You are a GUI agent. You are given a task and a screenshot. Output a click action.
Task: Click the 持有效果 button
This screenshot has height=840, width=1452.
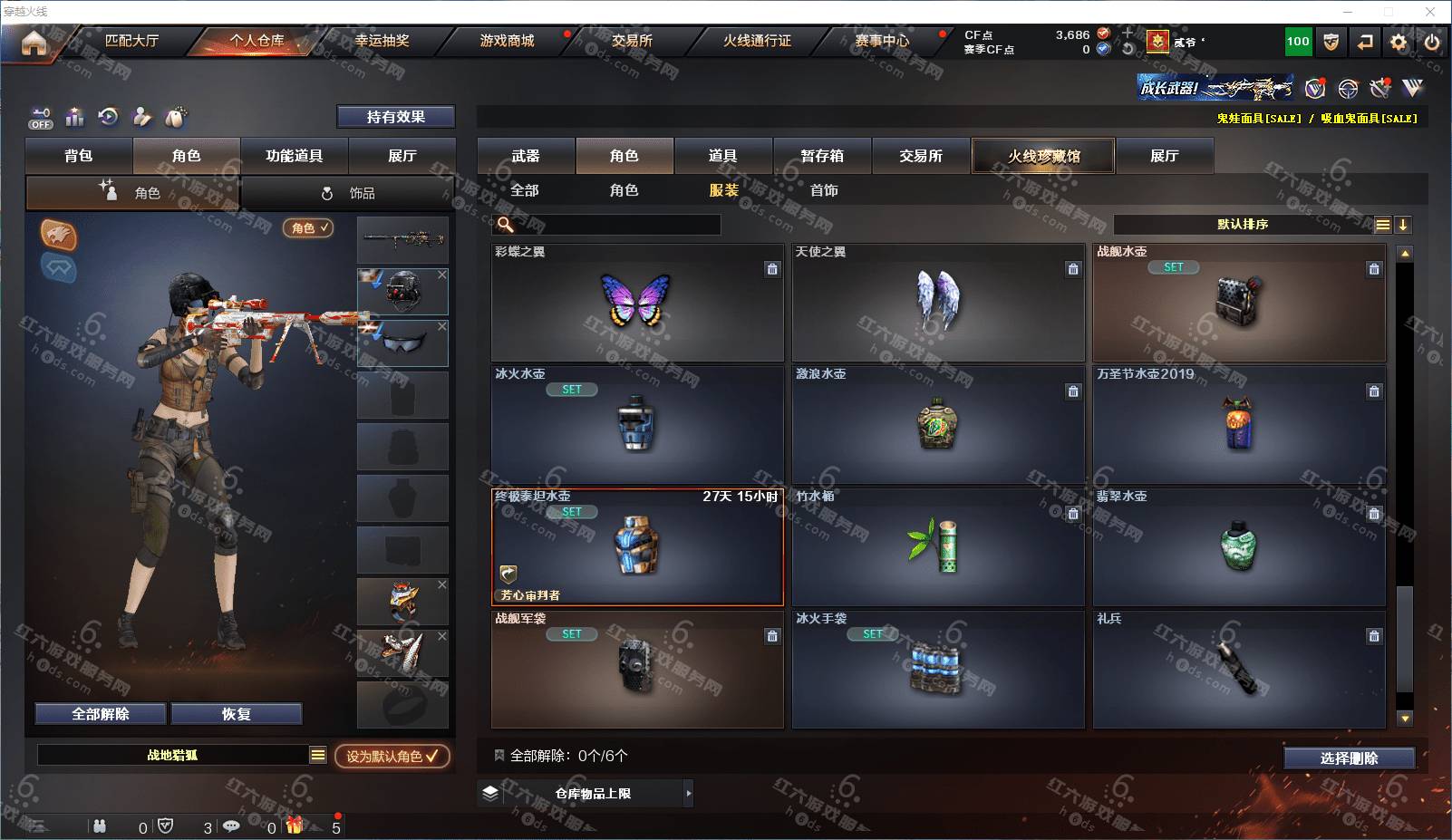(395, 117)
